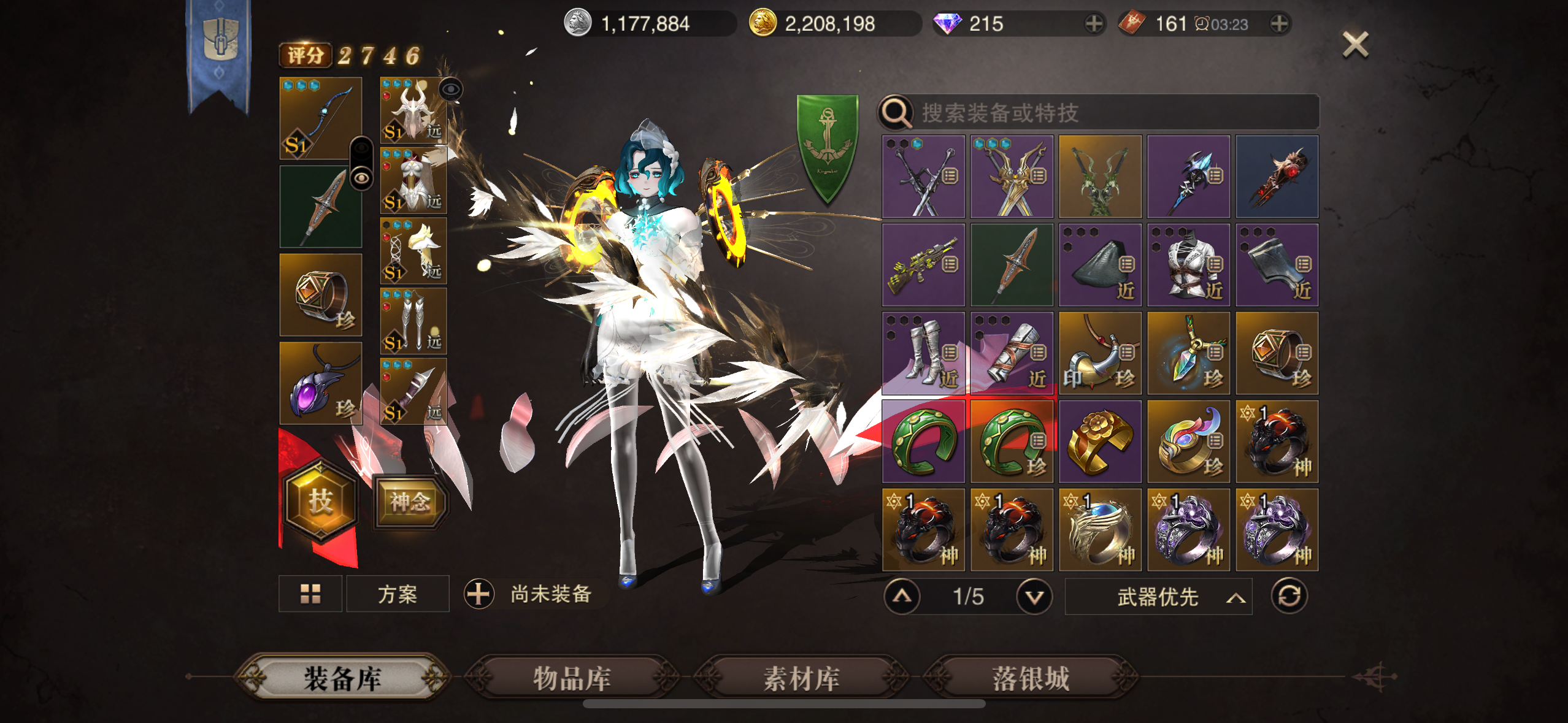Open the 武器优先 sorting dropdown
Screen dimensions: 1568x723
point(1159,595)
